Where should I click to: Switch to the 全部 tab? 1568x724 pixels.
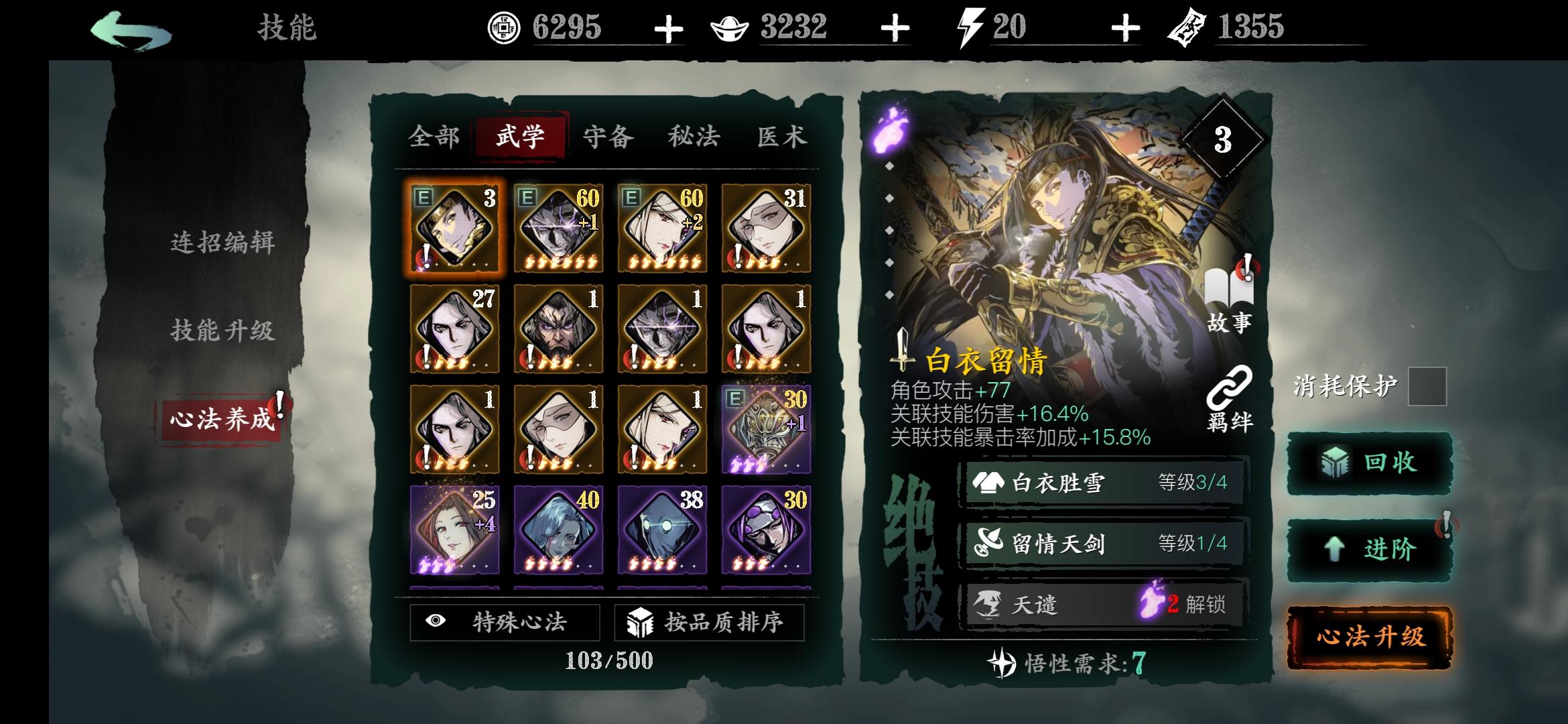pos(432,136)
